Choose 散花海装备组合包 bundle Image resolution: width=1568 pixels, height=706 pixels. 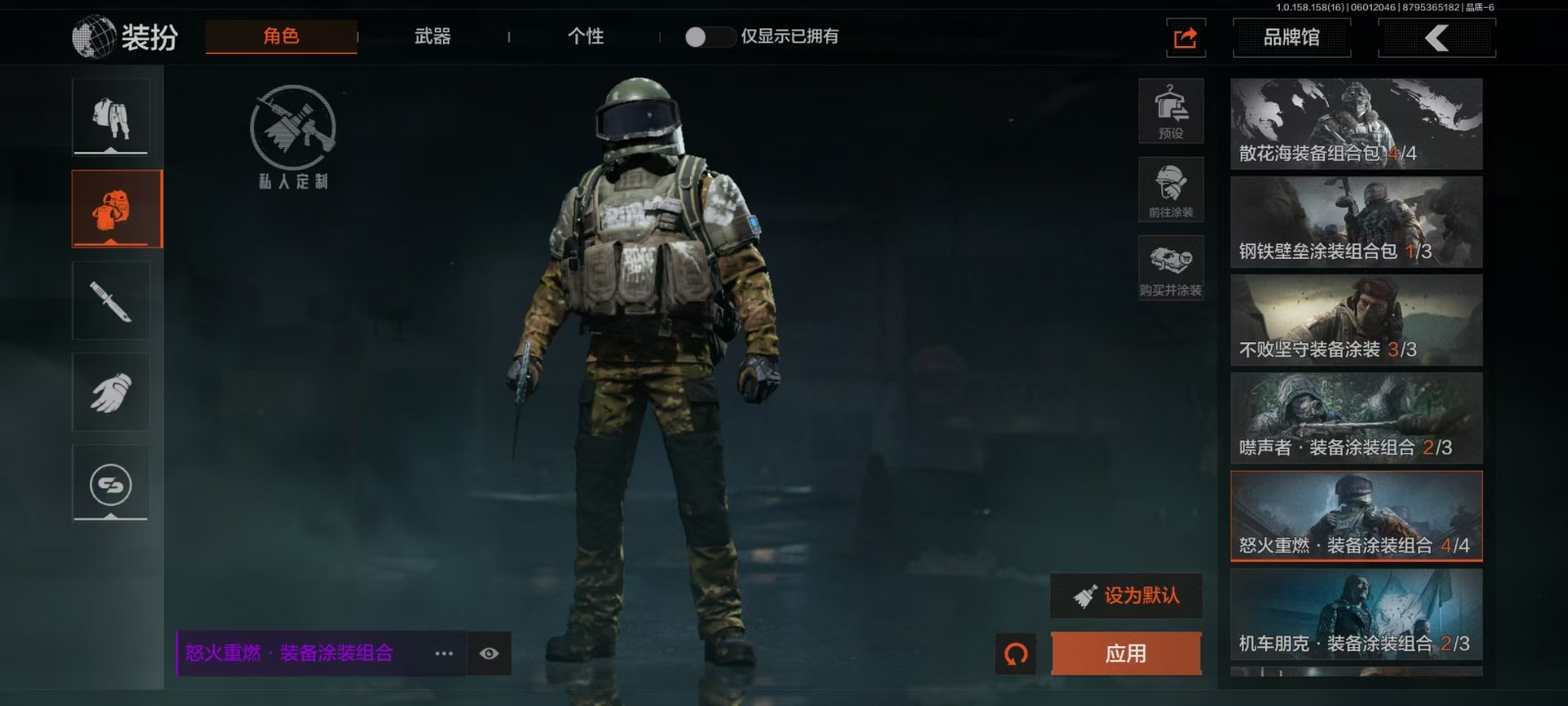point(1355,125)
